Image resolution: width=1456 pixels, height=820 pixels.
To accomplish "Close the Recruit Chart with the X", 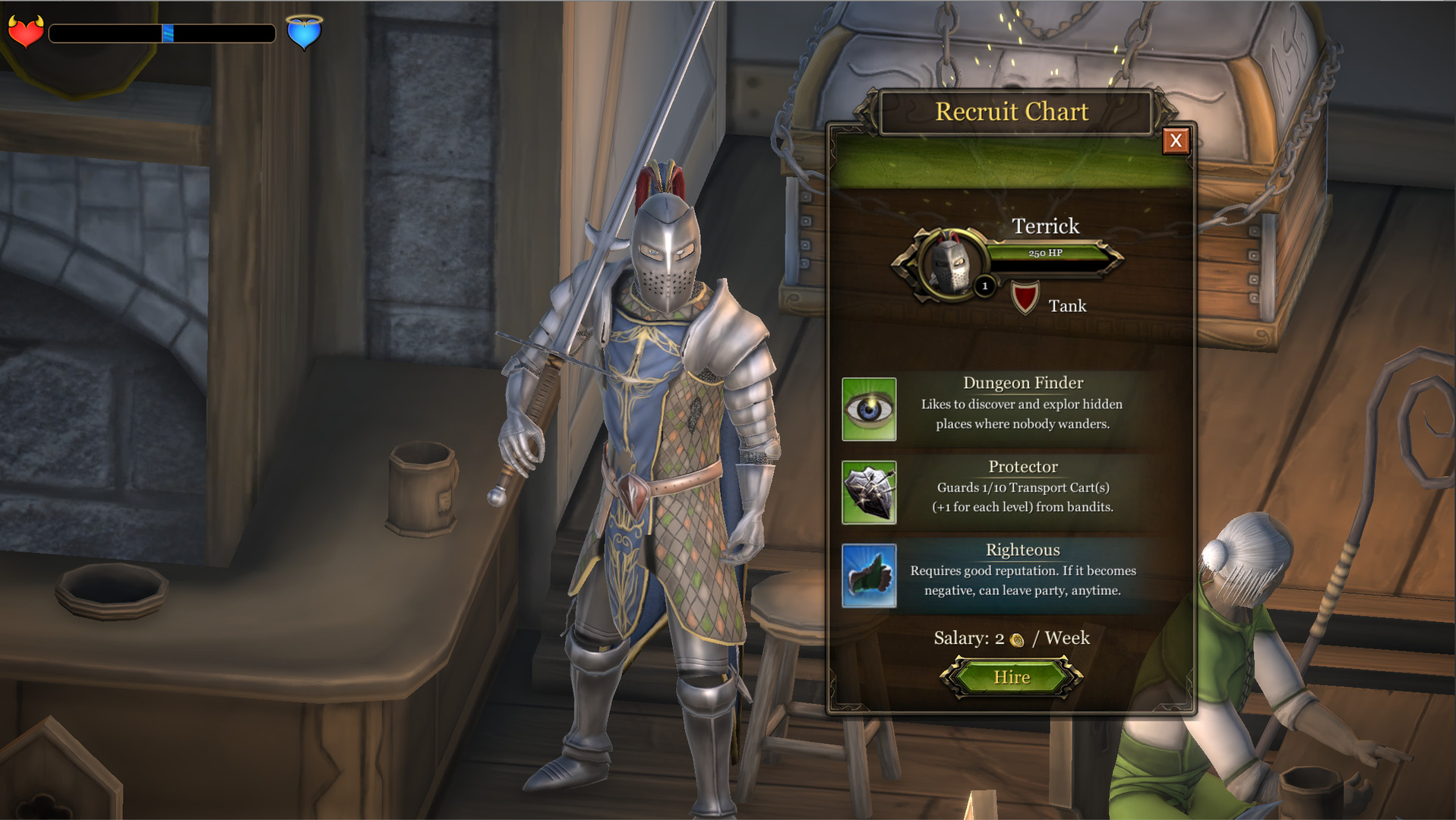I will pos(1176,141).
